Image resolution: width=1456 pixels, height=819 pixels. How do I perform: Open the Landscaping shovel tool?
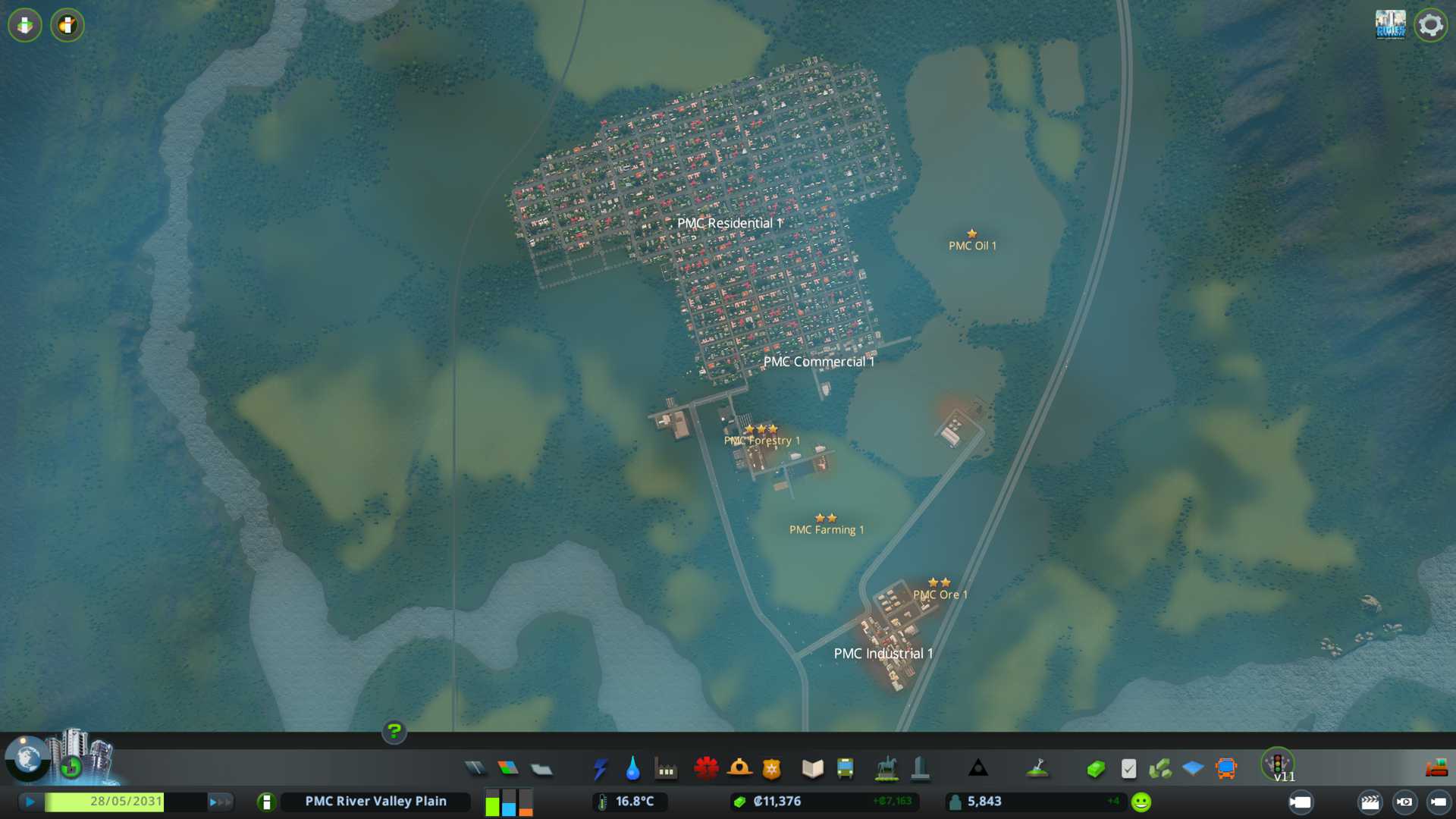pyautogui.click(x=1037, y=769)
